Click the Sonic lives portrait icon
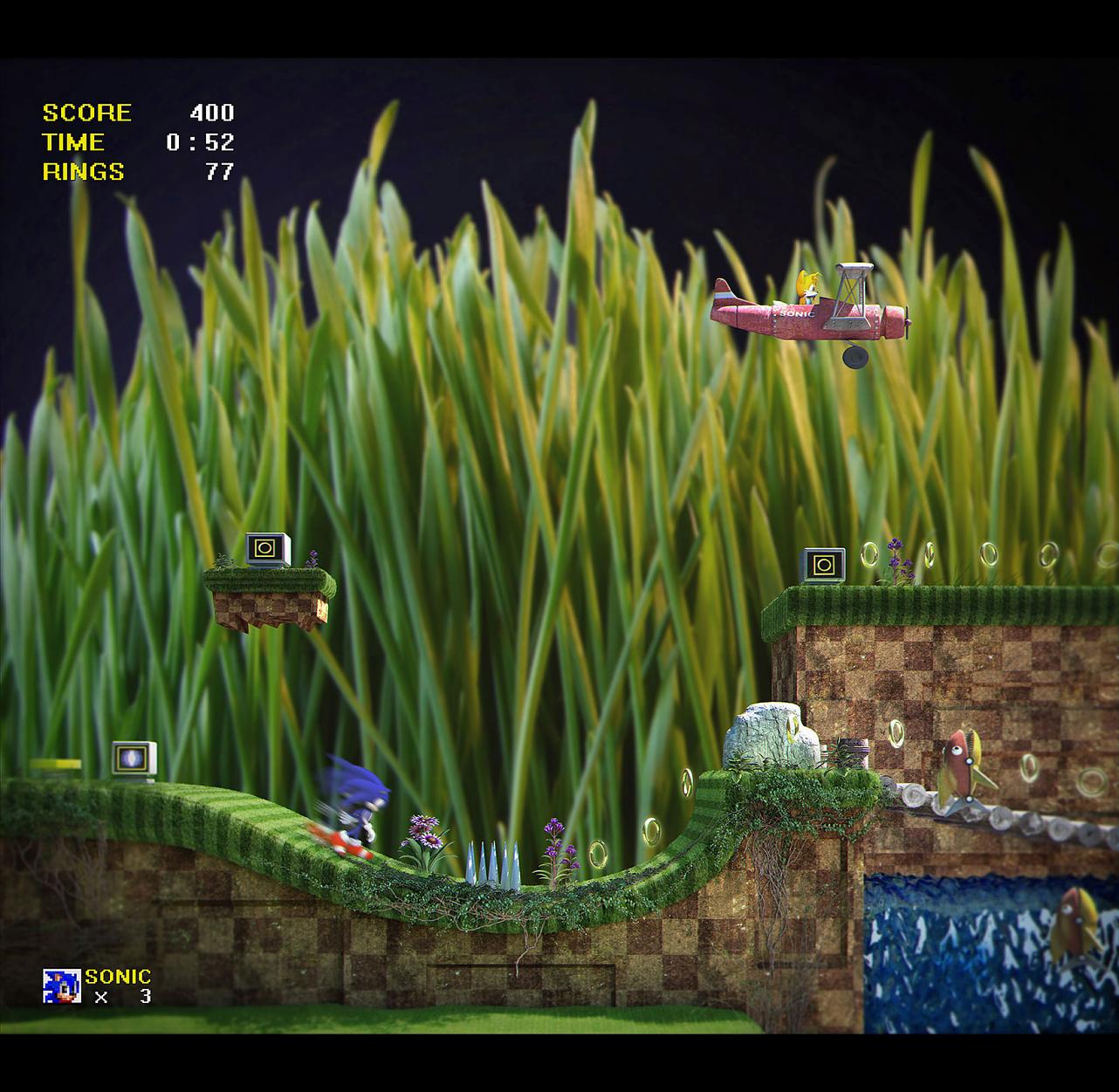This screenshot has width=1119, height=1092. 62,986
